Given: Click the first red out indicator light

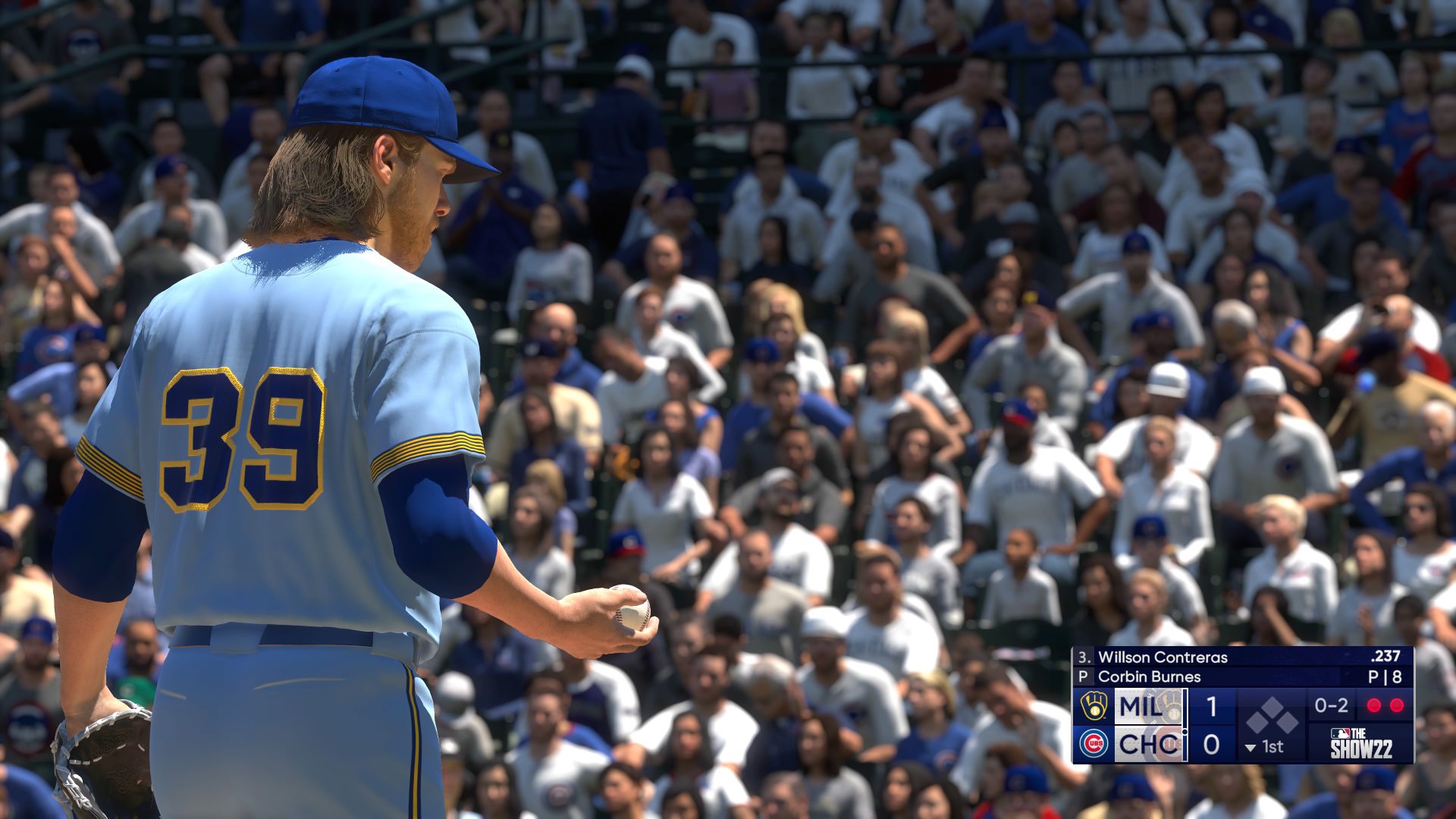Looking at the screenshot, I should pyautogui.click(x=1372, y=704).
